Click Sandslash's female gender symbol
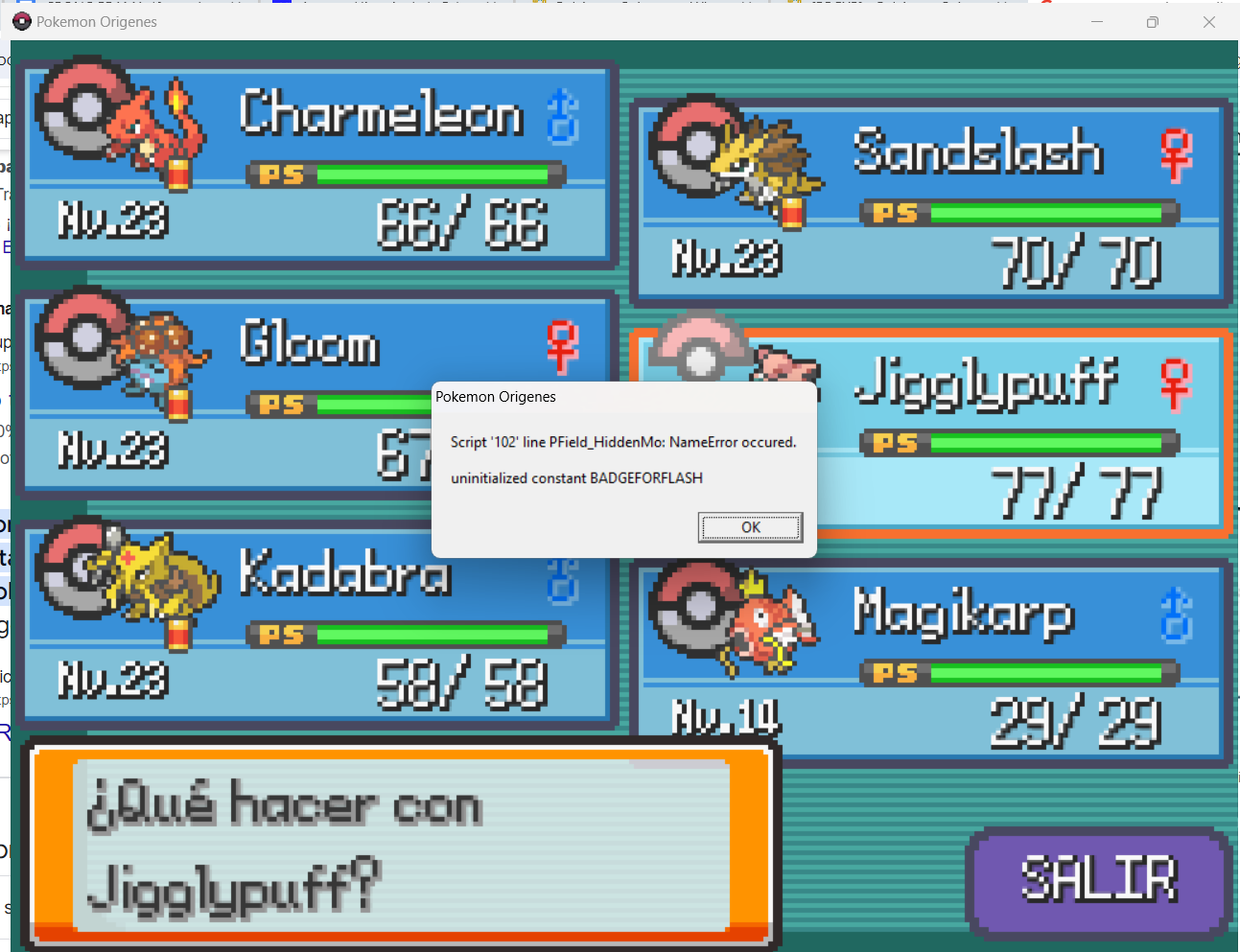 [x=1175, y=157]
